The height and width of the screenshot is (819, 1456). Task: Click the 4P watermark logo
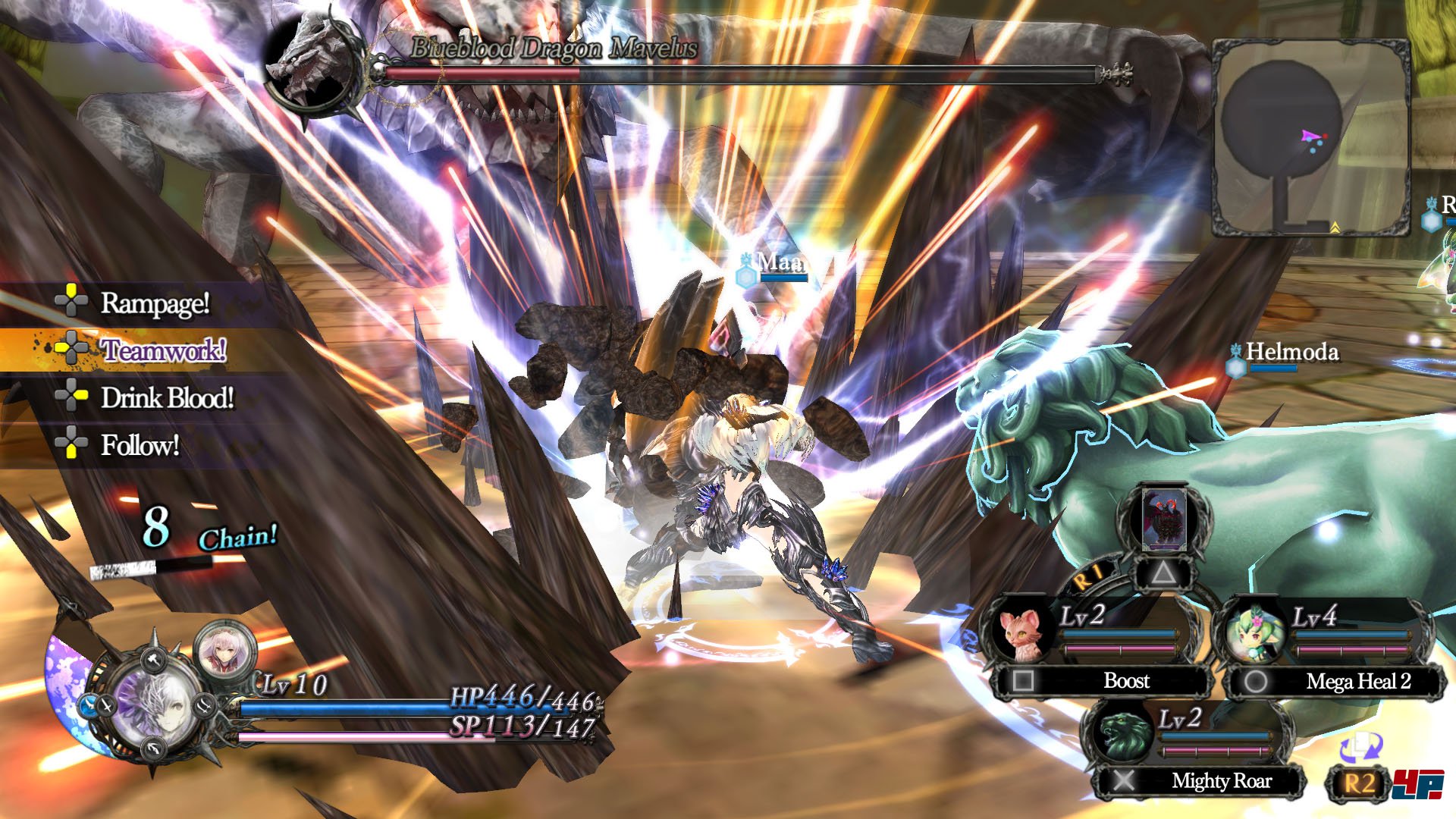1418,784
